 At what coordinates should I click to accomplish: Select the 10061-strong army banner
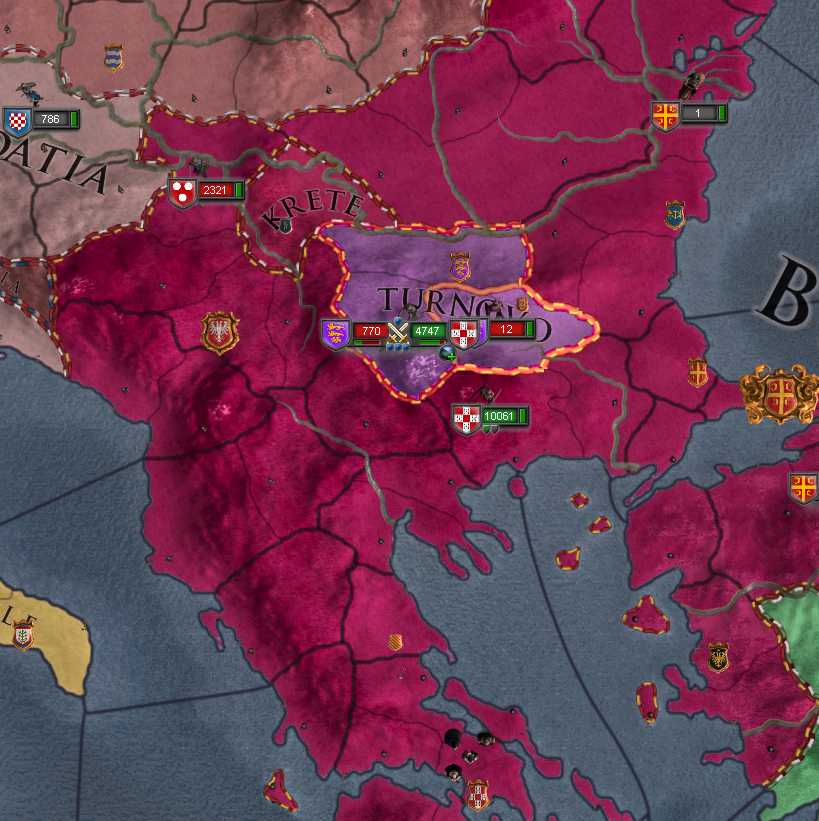[496, 416]
